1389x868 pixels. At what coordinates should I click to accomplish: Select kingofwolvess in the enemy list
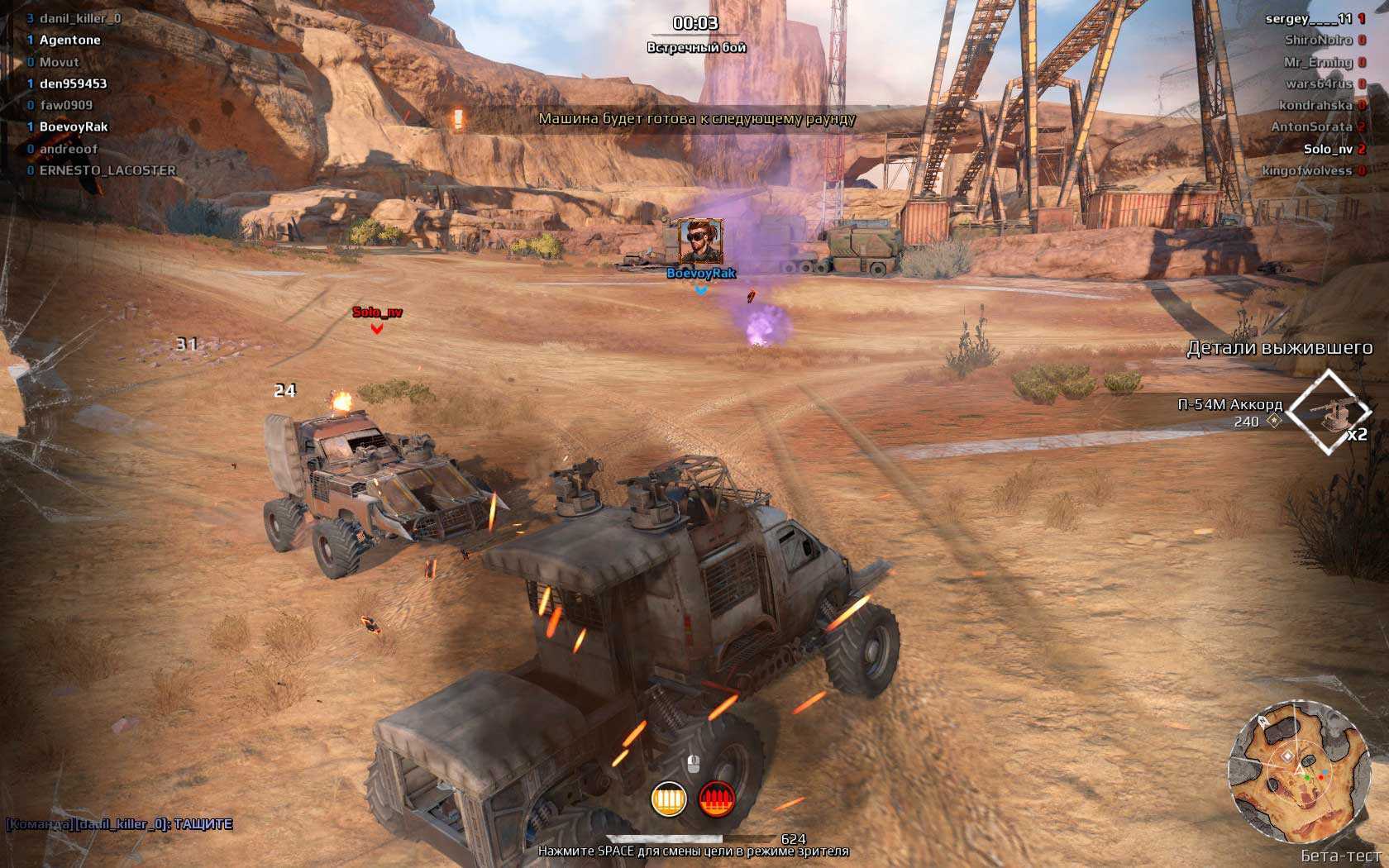[1306, 170]
